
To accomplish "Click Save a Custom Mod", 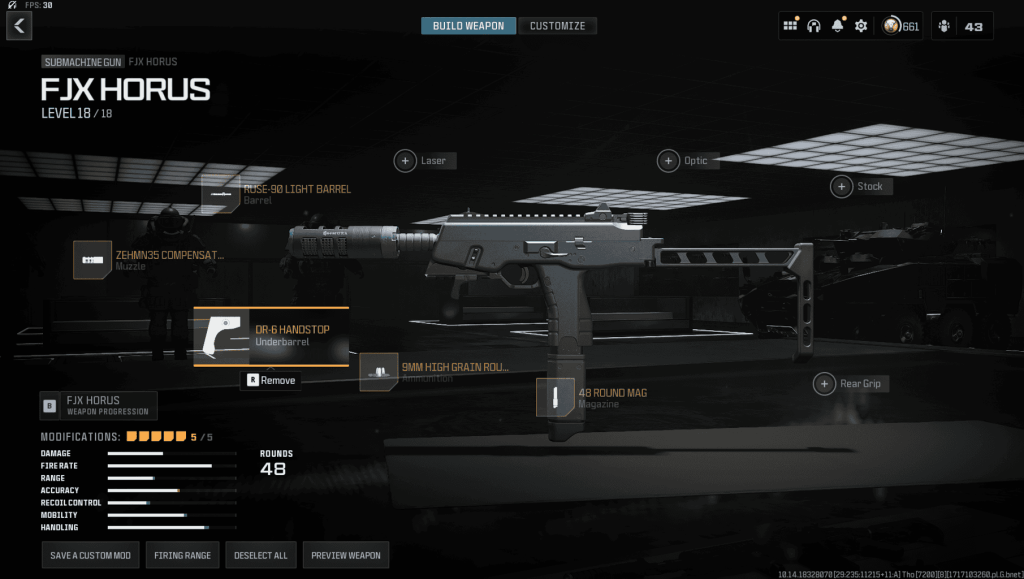I will tap(90, 555).
